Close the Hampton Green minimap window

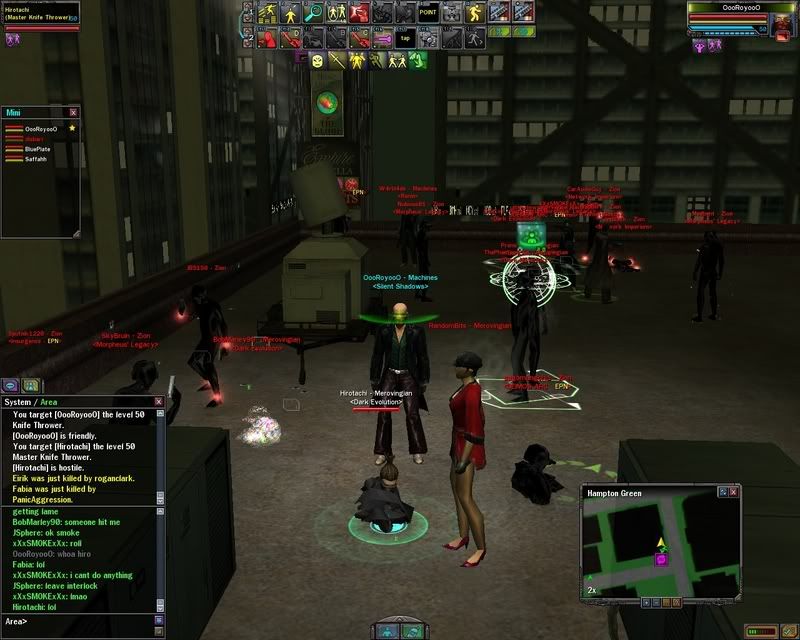734,493
